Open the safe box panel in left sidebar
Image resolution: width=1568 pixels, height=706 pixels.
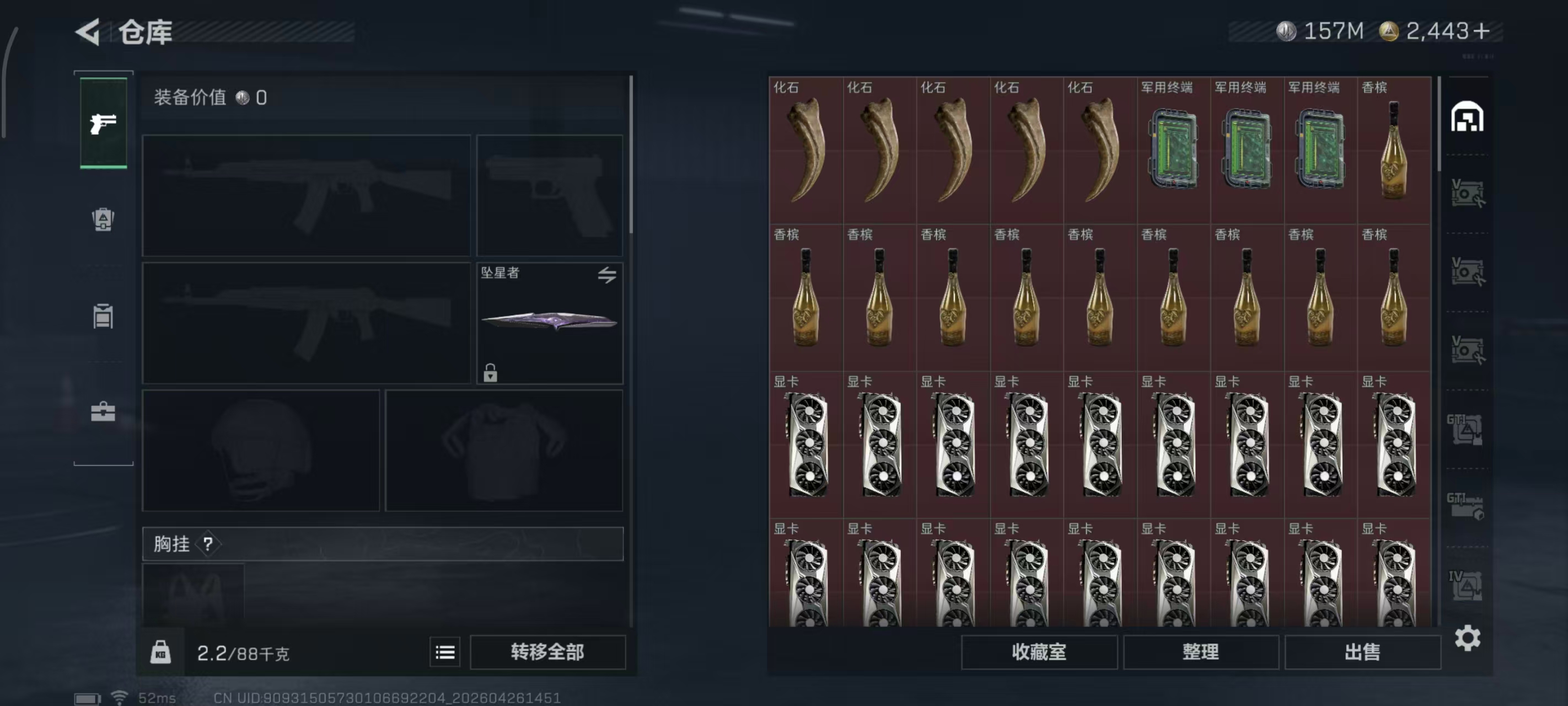tap(104, 221)
